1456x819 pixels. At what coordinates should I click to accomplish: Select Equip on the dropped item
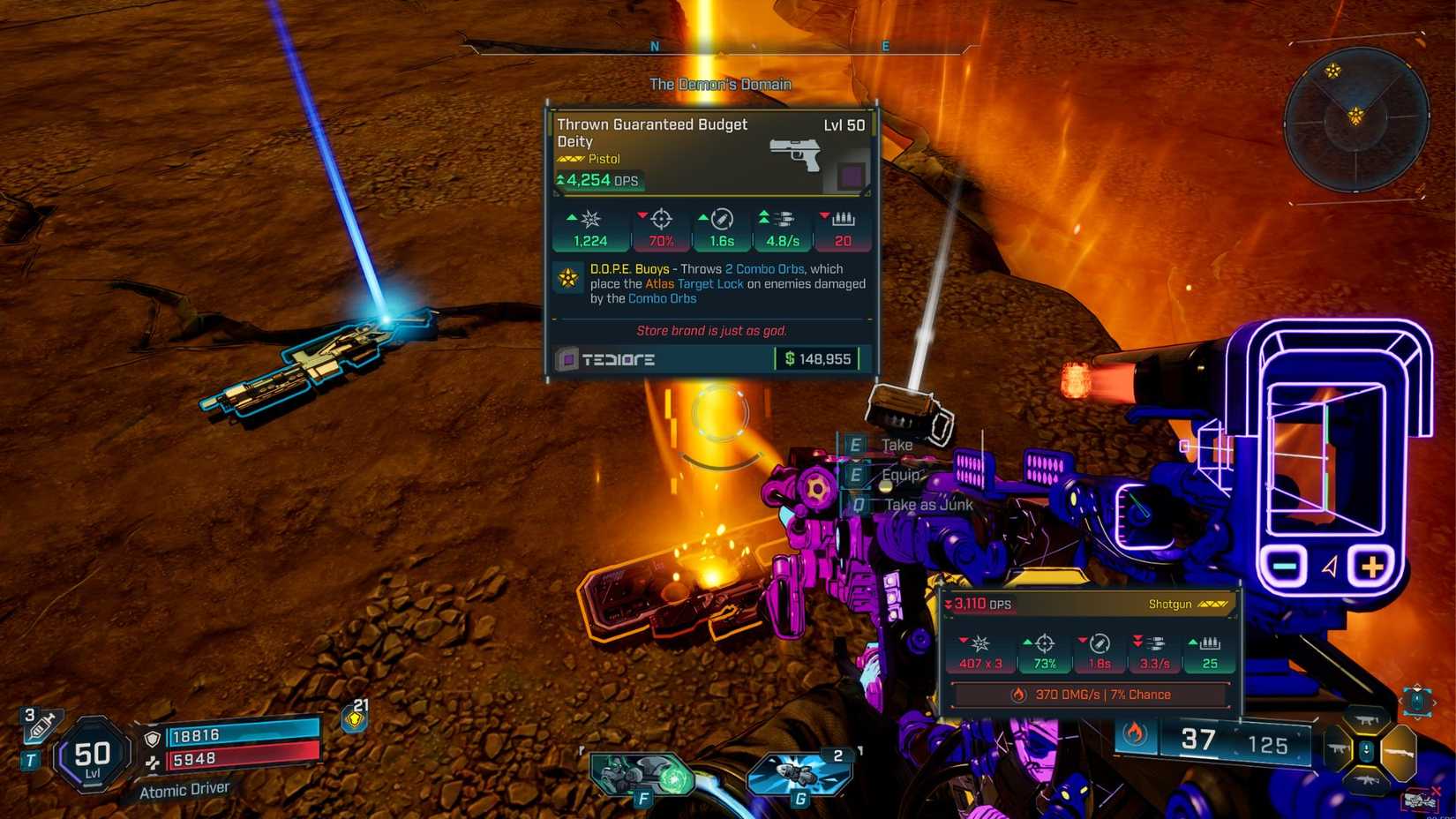[x=900, y=475]
